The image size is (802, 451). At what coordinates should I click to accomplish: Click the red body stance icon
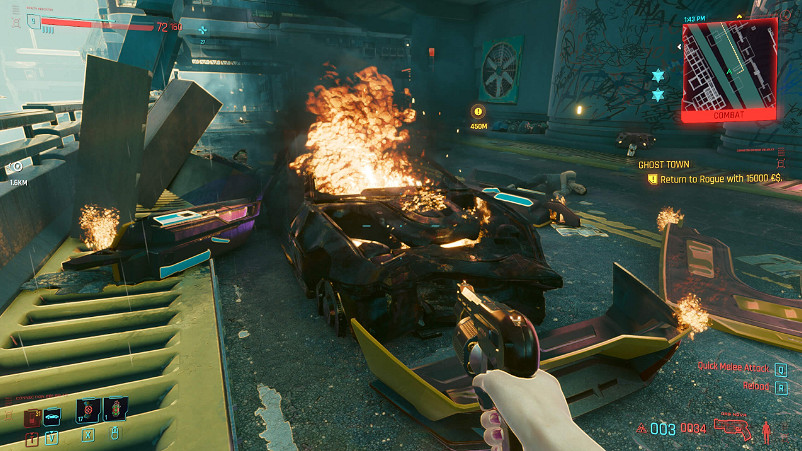coord(767,431)
